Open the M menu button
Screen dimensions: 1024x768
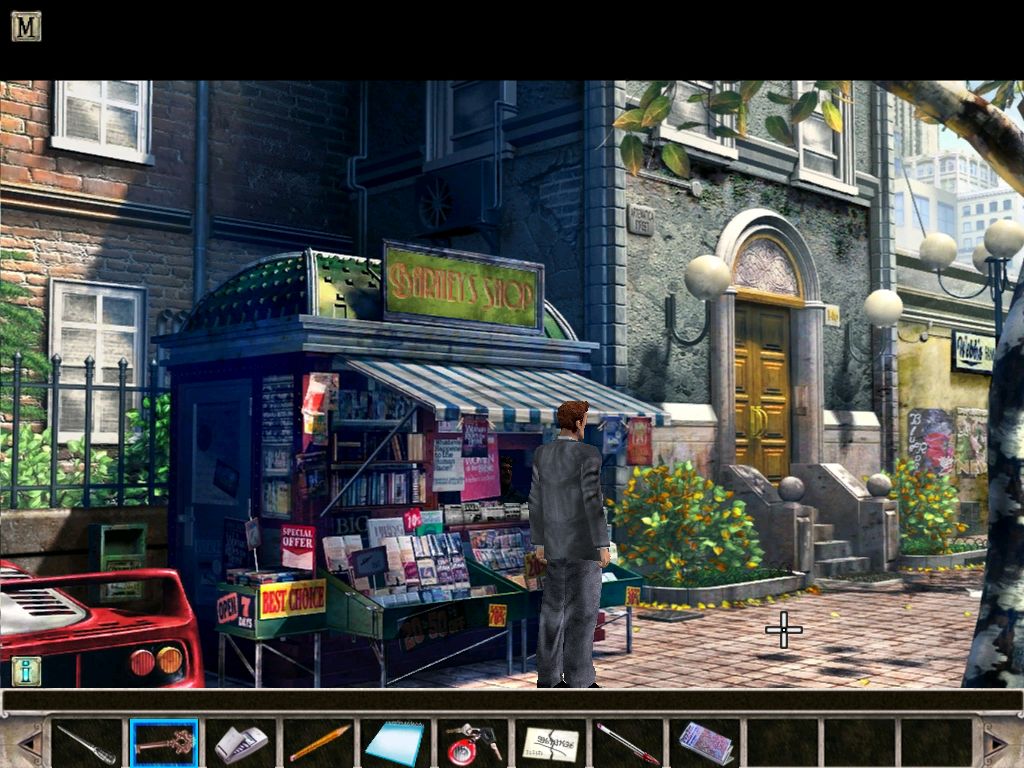(26, 26)
